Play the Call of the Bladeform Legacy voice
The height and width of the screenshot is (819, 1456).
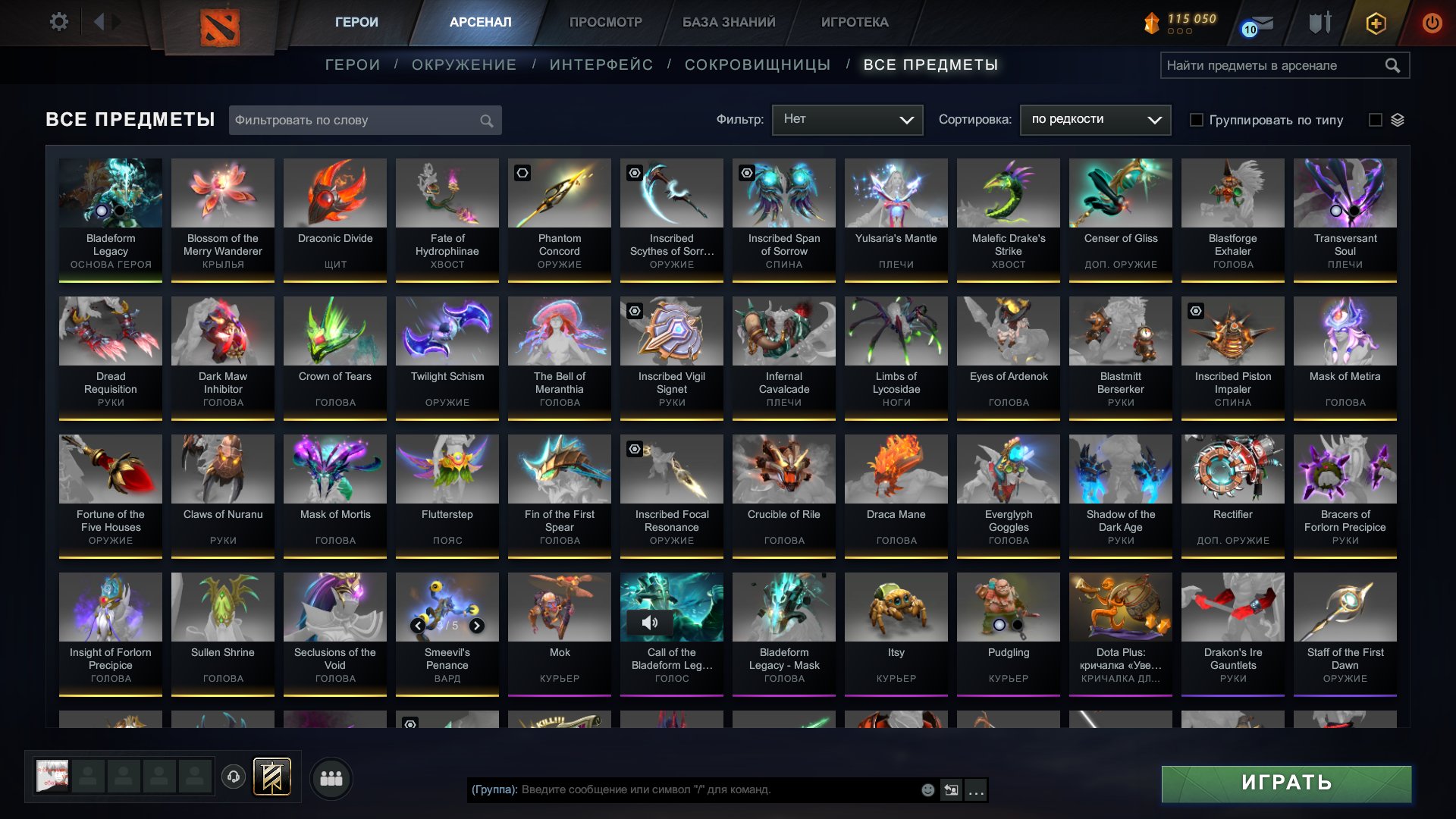pos(651,623)
